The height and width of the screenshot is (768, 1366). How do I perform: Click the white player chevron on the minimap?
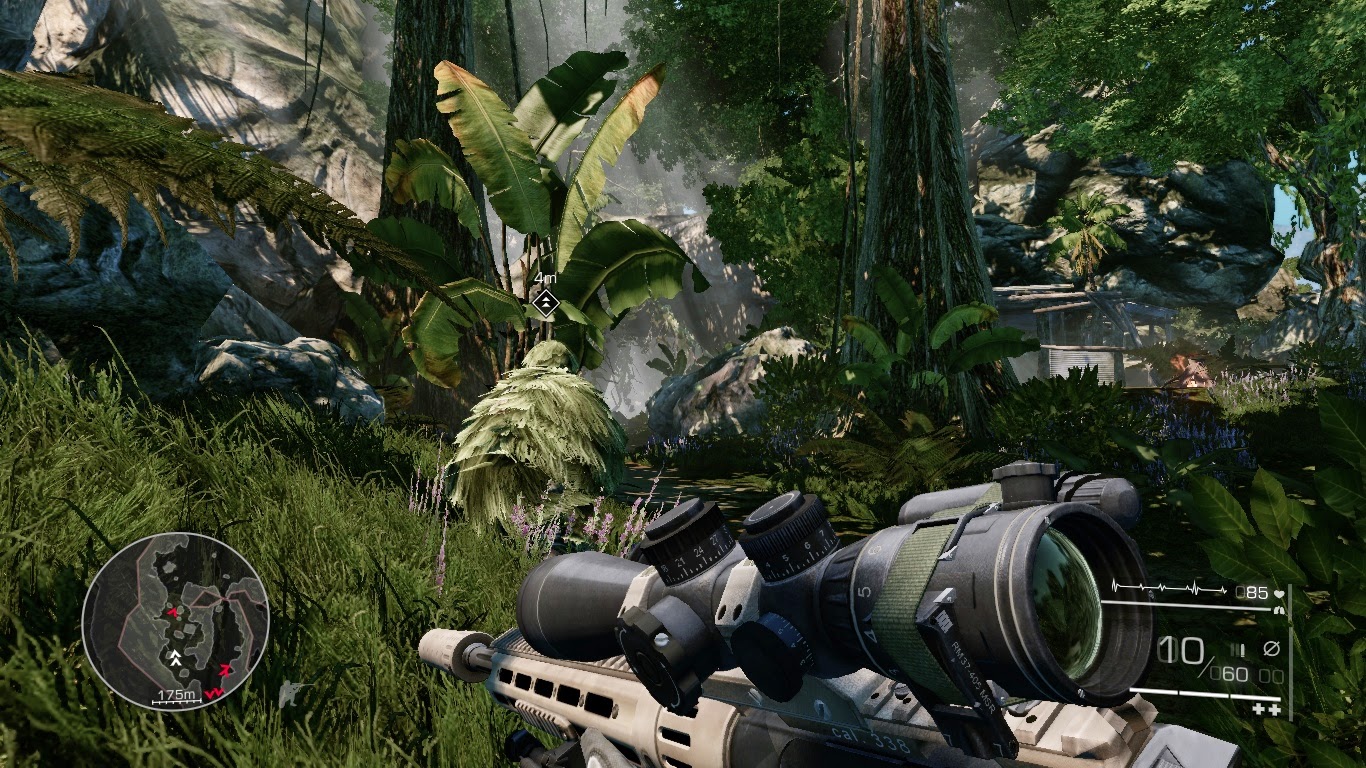(x=175, y=657)
